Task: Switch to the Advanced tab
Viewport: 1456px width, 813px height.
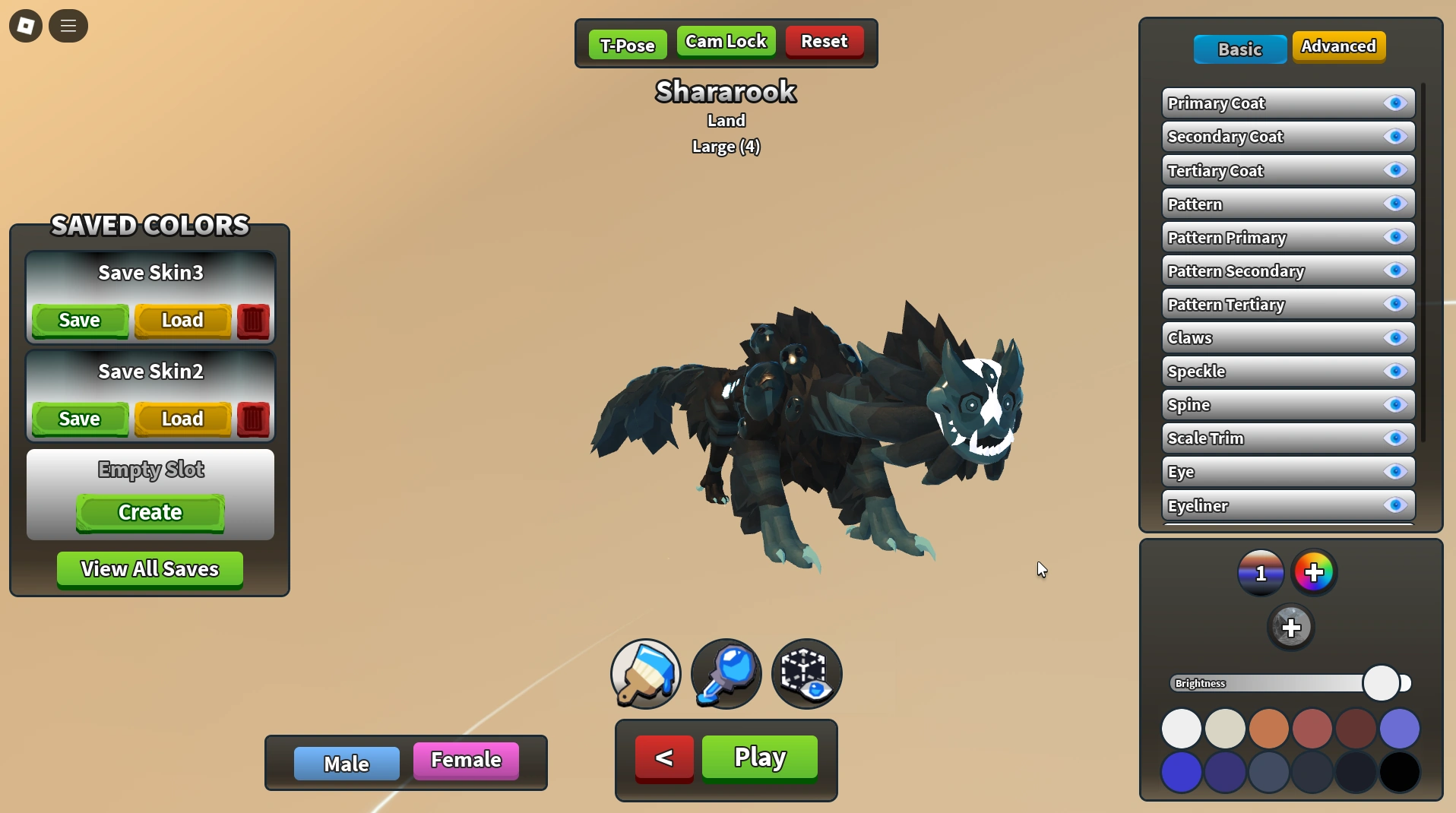Action: point(1339,46)
